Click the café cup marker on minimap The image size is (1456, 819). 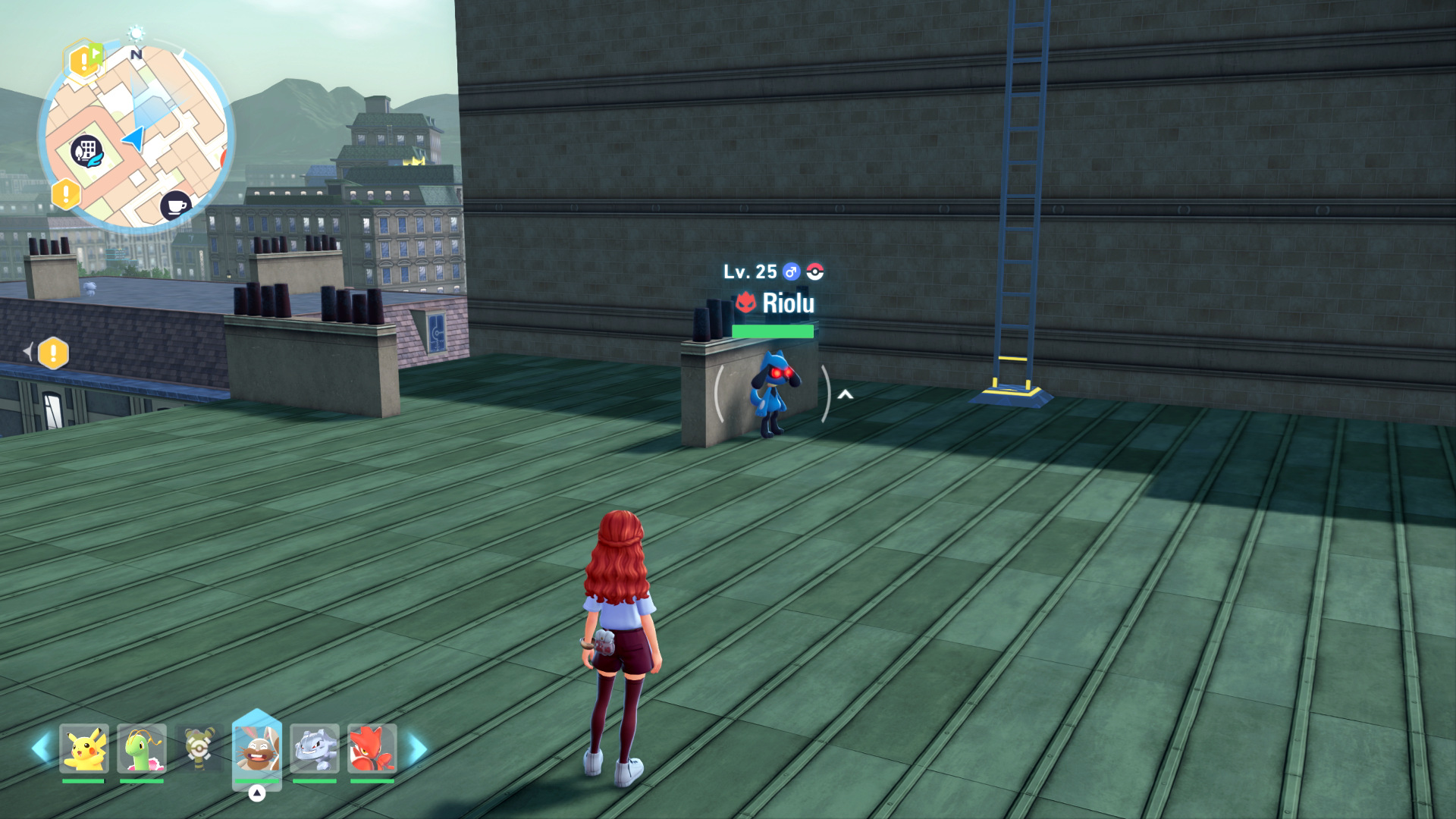[176, 206]
